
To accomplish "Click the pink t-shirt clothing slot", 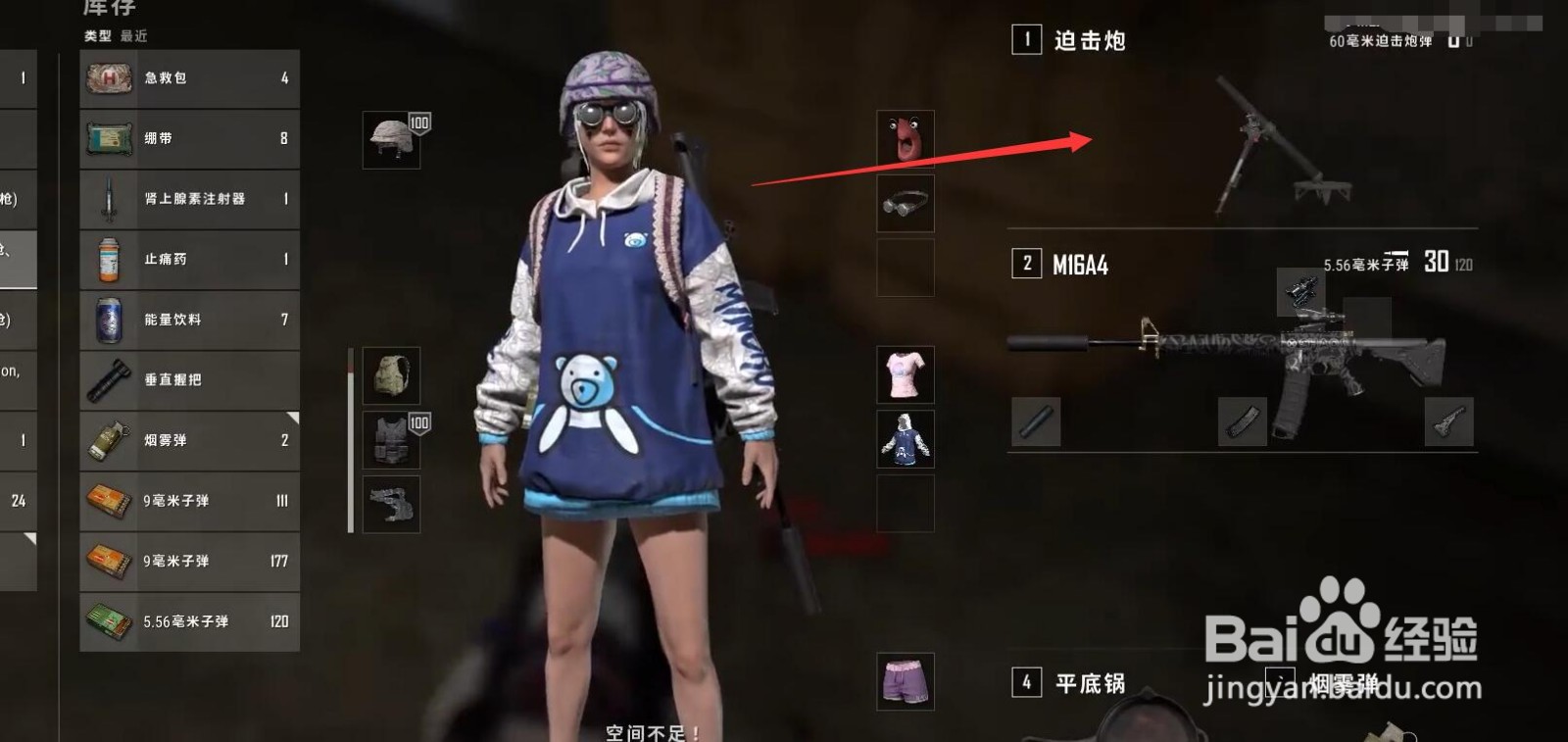I will (x=905, y=375).
